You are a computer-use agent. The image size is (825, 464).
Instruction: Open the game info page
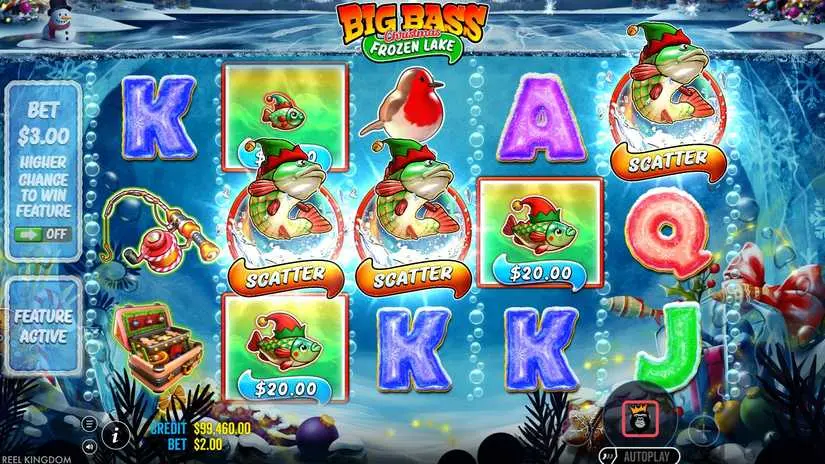tap(117, 433)
